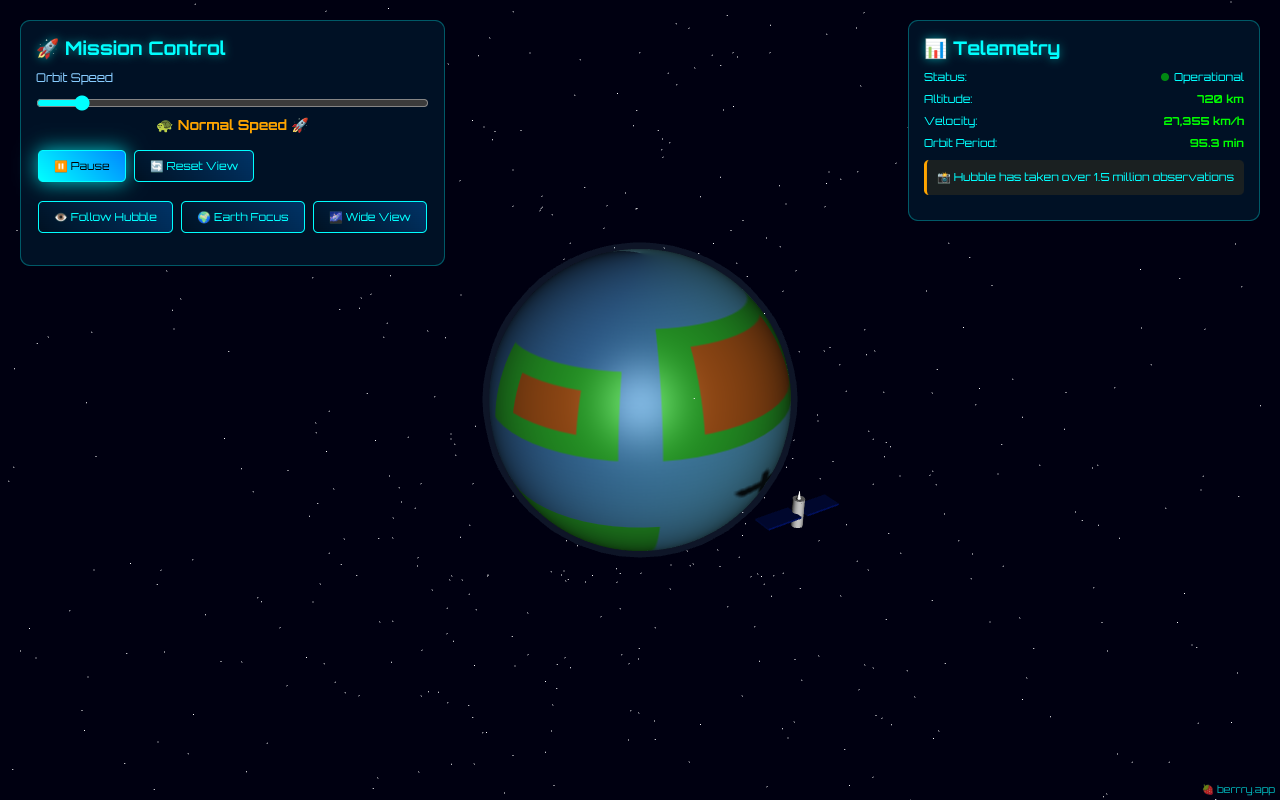1280x800 pixels.
Task: Switch to Earth Focus view
Action: coord(243,217)
